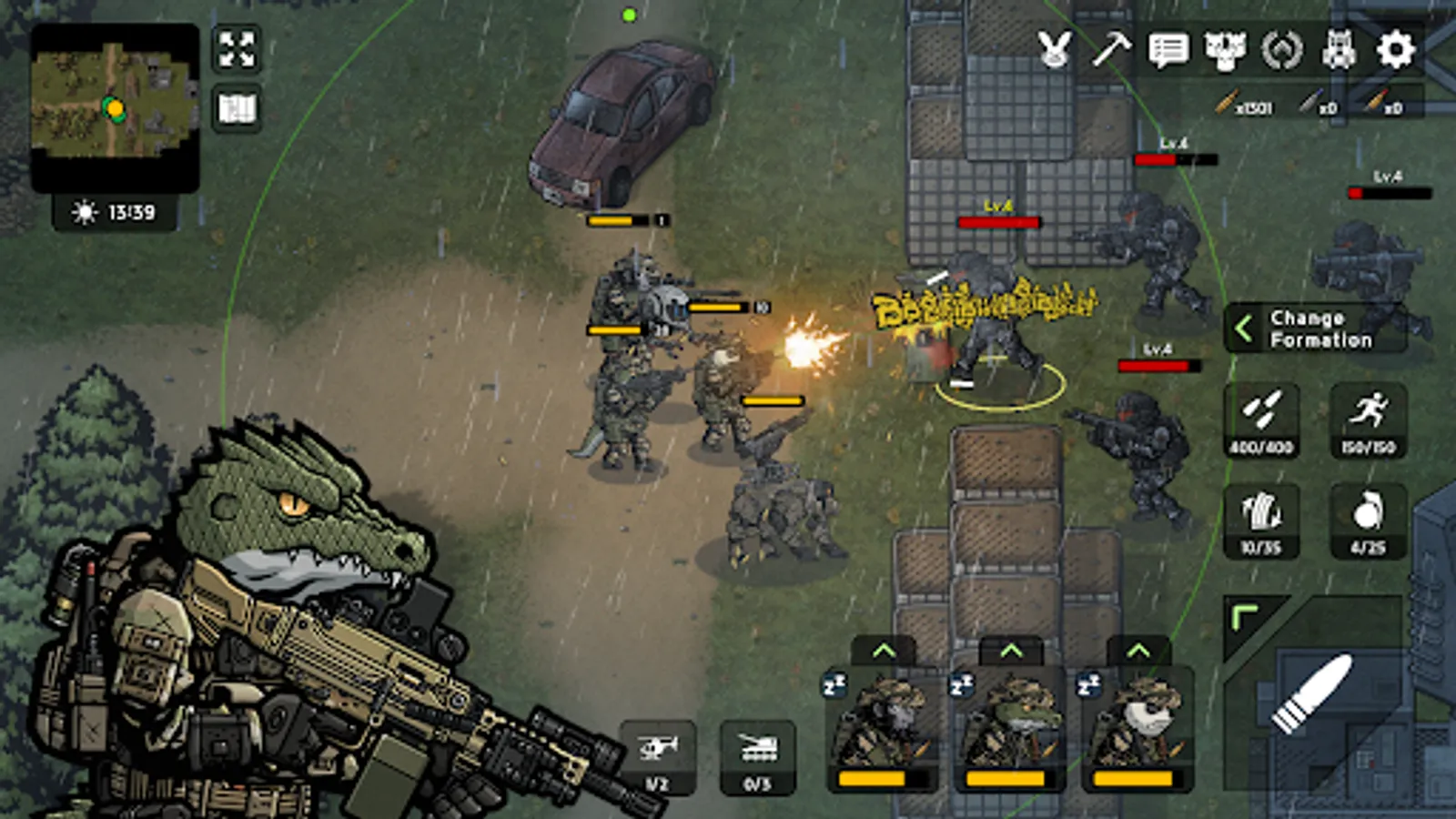1456x819 pixels.
Task: Use the magazine reload ability
Action: (1261, 521)
